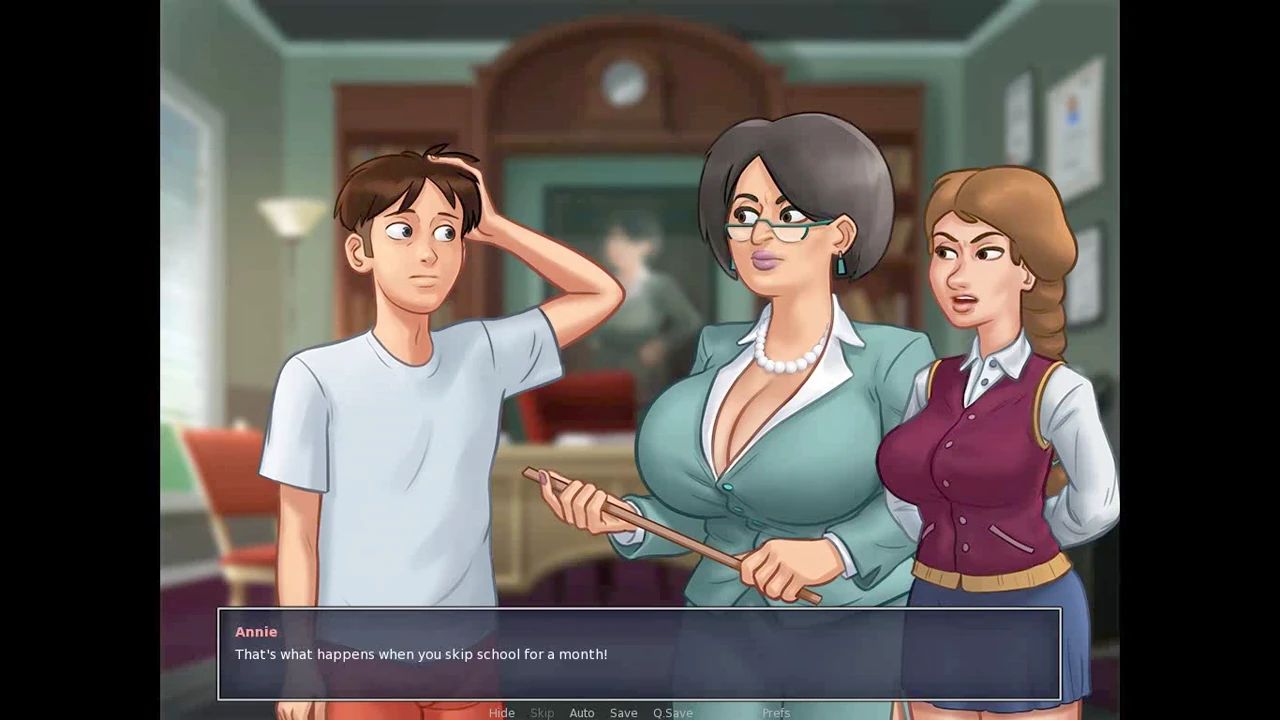
Task: Hide the dialogue text box
Action: [x=501, y=713]
